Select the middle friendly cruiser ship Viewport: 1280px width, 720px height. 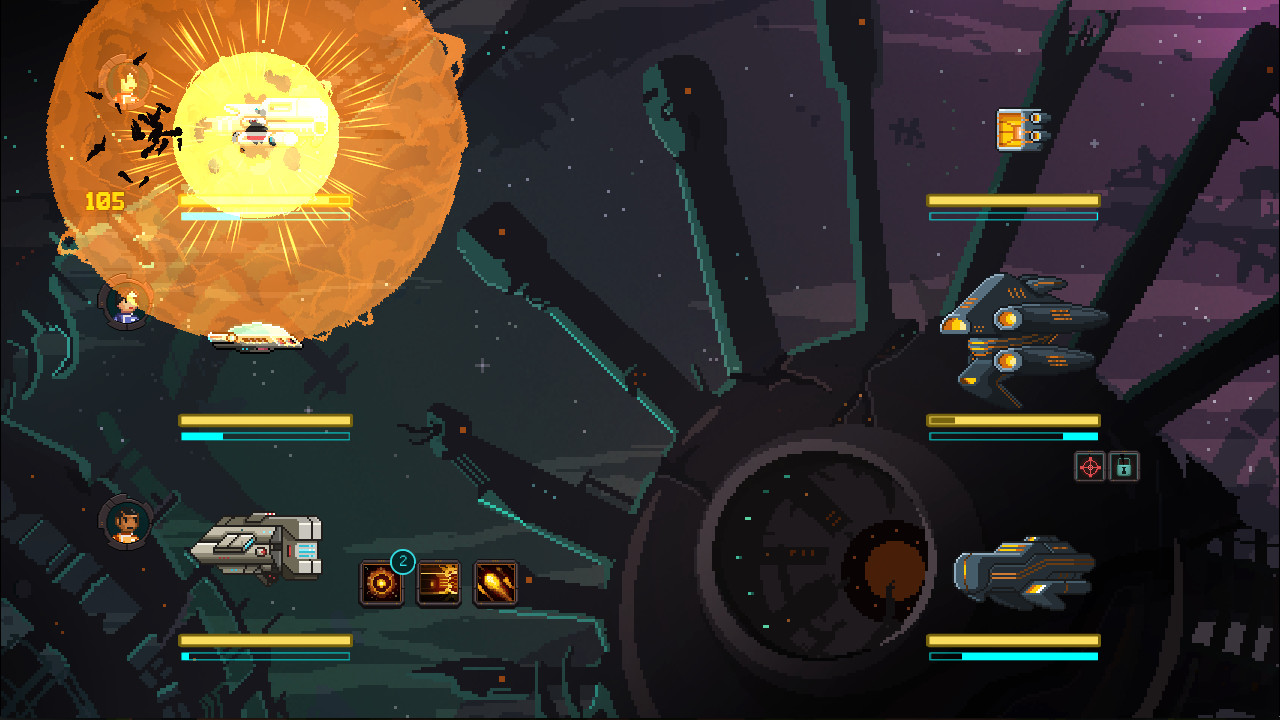[x=253, y=340]
